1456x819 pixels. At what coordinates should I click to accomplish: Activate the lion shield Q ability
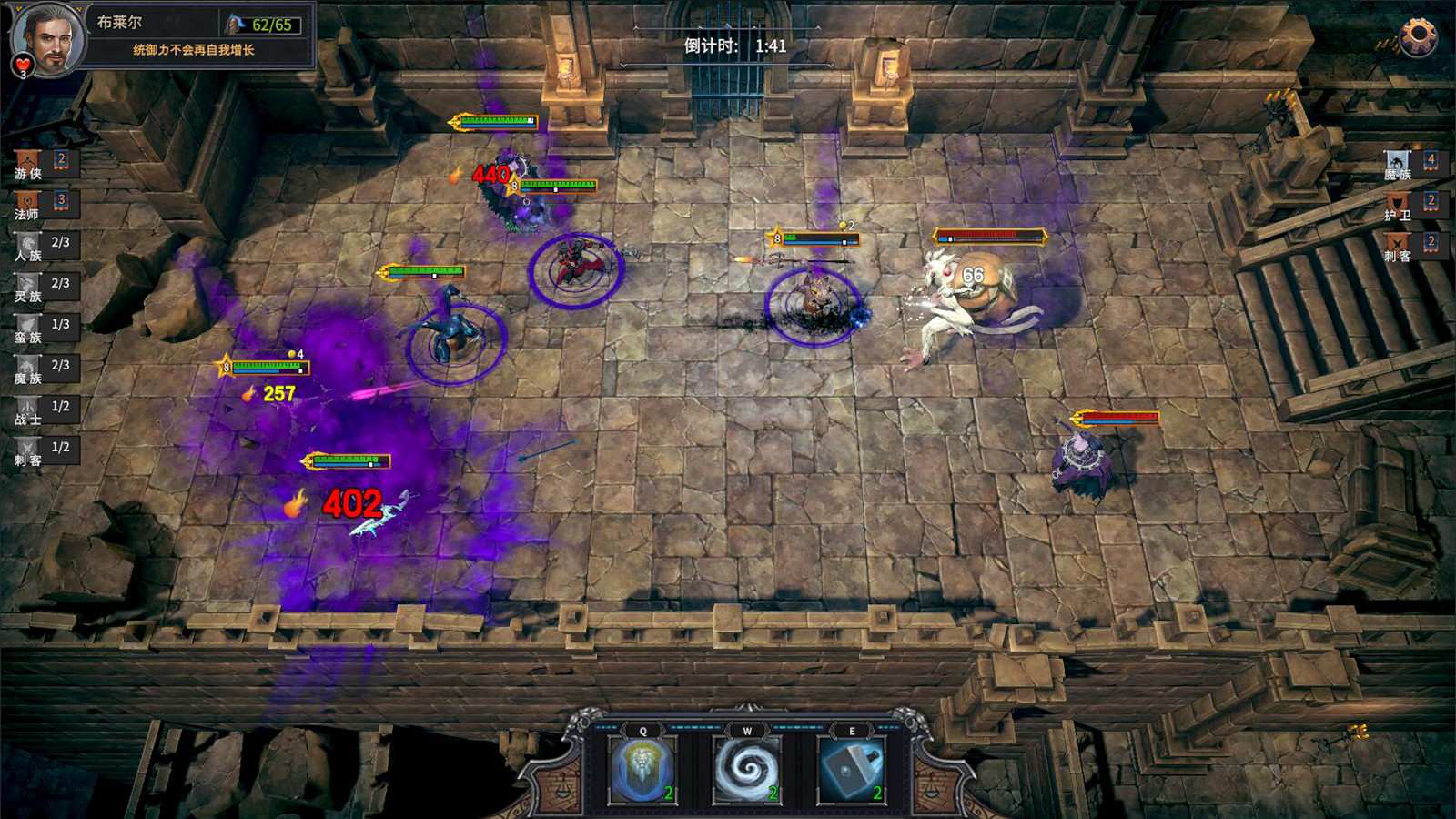643,770
